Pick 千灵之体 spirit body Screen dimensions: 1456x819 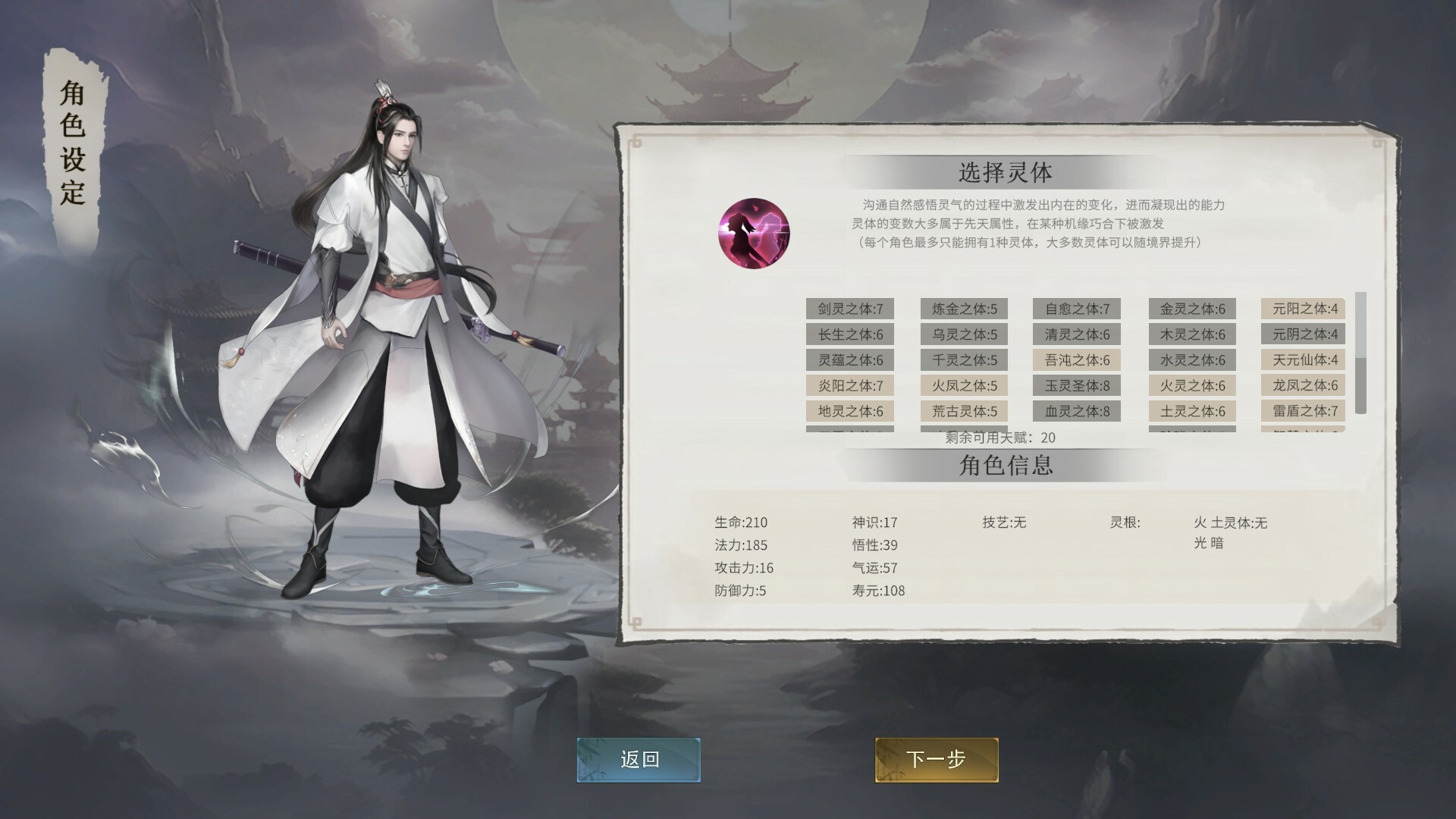pyautogui.click(x=965, y=360)
